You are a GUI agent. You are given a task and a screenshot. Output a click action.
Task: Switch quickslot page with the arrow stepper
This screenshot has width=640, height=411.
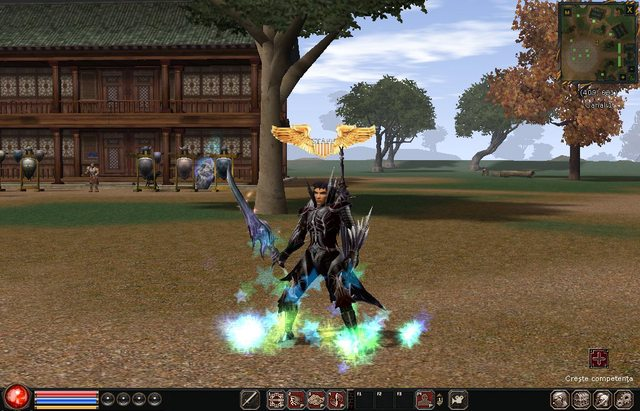(440, 400)
